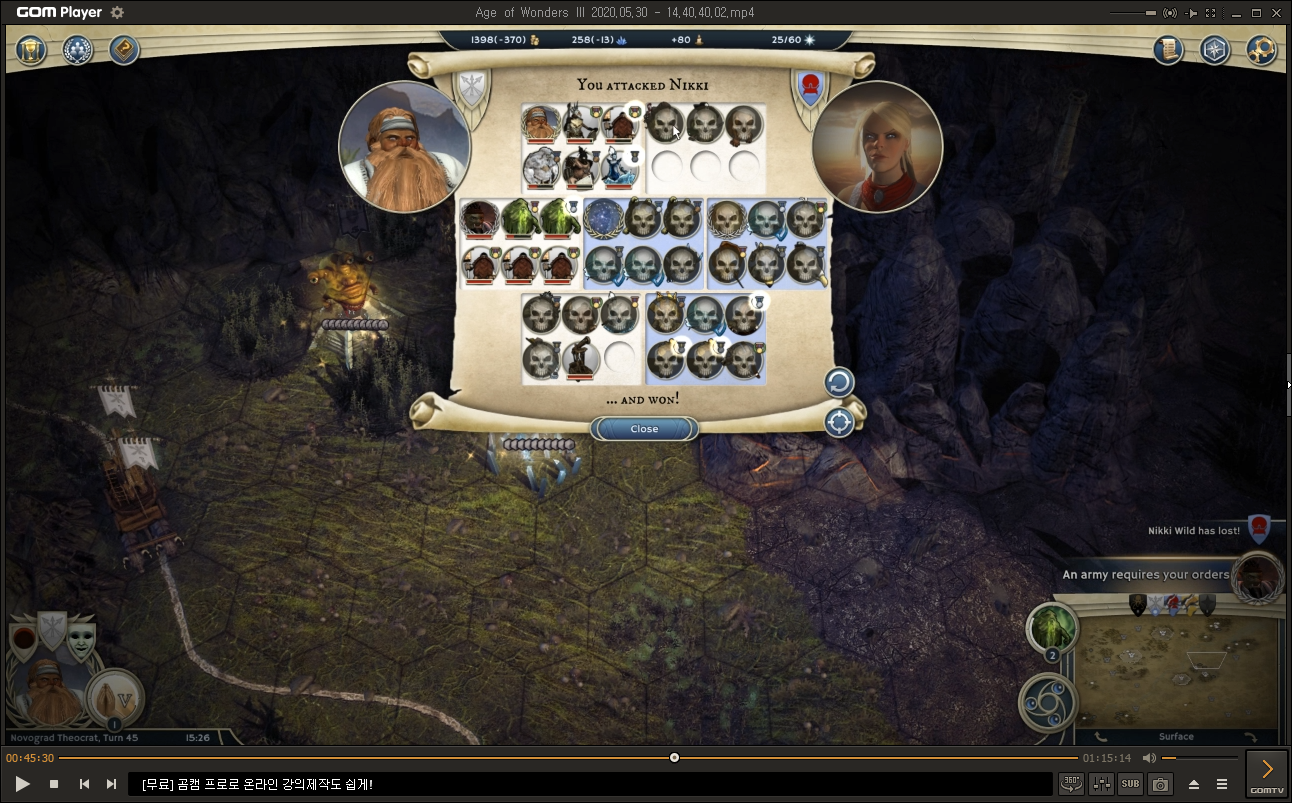Open the golden chalice trophy menu
Screen dimensions: 1292x803
coord(33,50)
